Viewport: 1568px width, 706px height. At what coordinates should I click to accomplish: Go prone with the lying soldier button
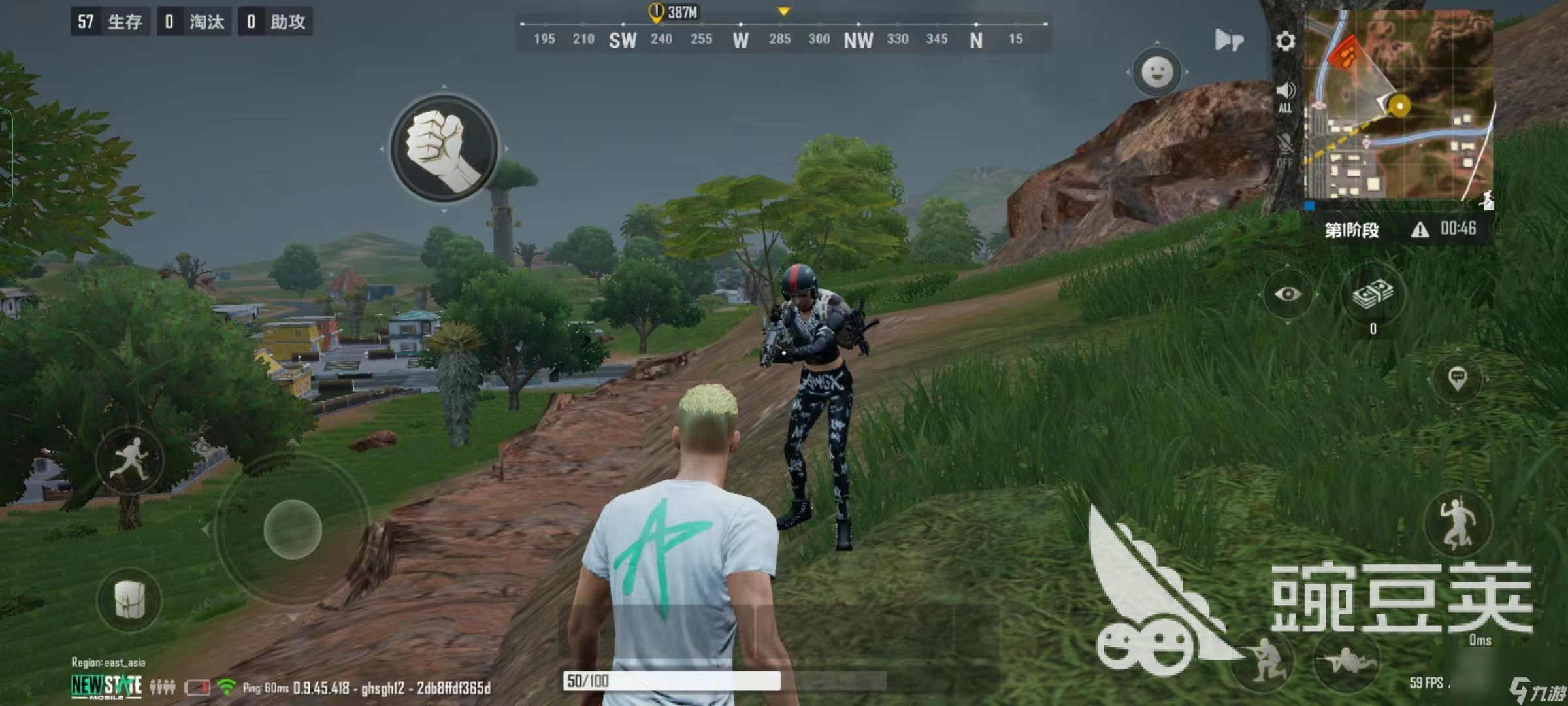[1346, 660]
